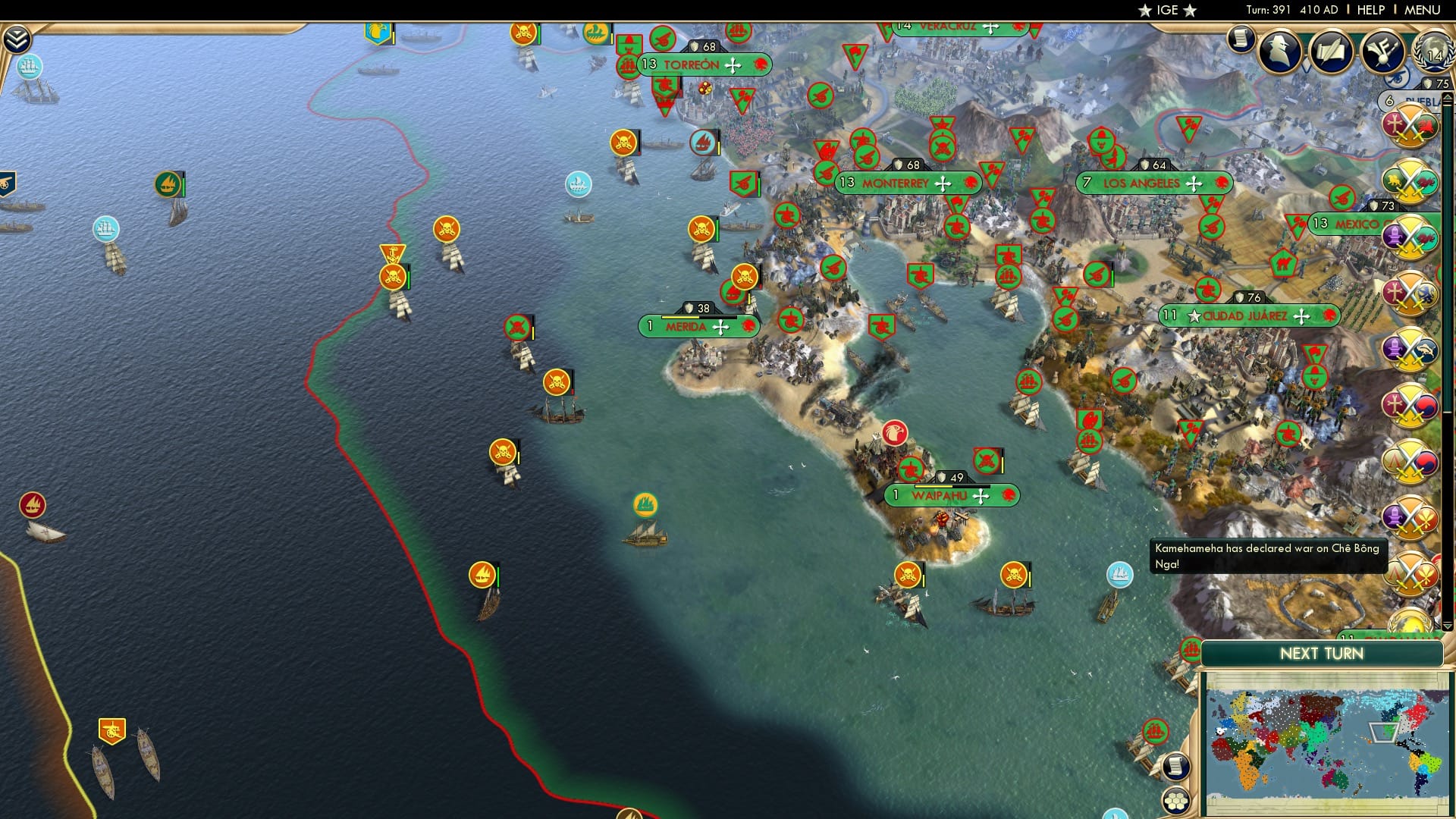The width and height of the screenshot is (1456, 819).
Task: Click the minimap world map
Action: [x=1327, y=739]
